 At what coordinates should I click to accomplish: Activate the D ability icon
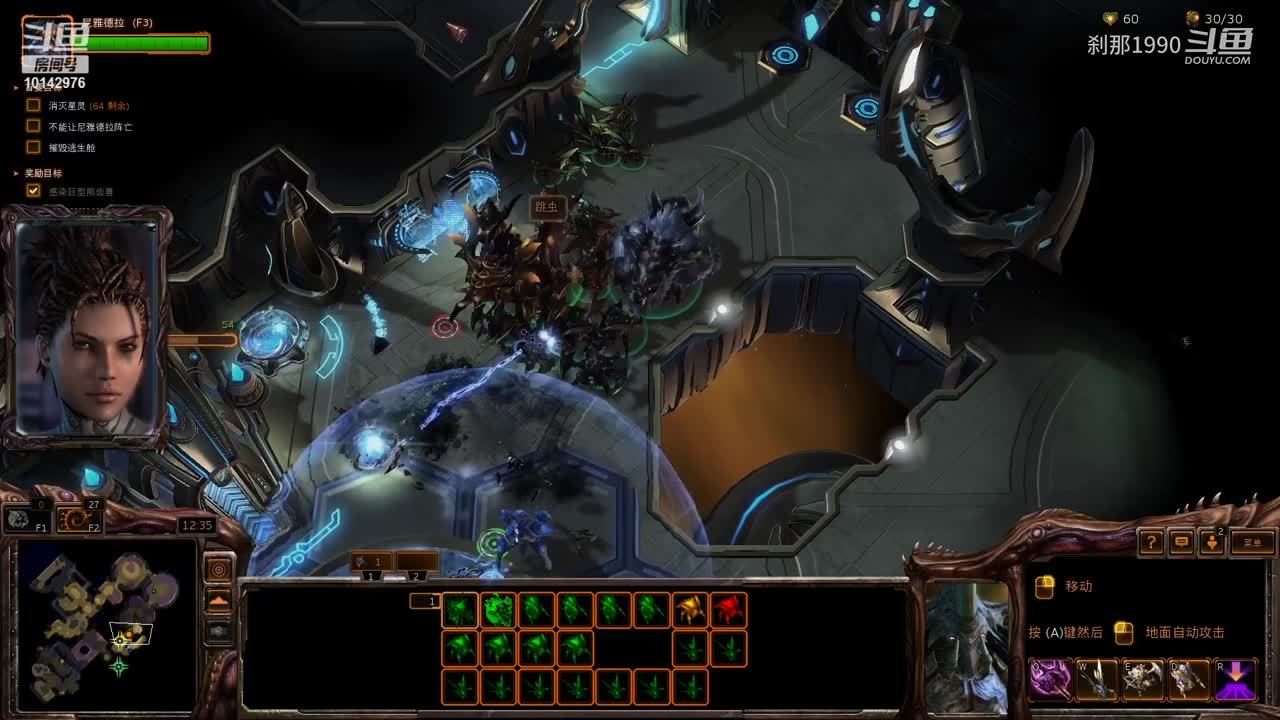(x=1189, y=680)
